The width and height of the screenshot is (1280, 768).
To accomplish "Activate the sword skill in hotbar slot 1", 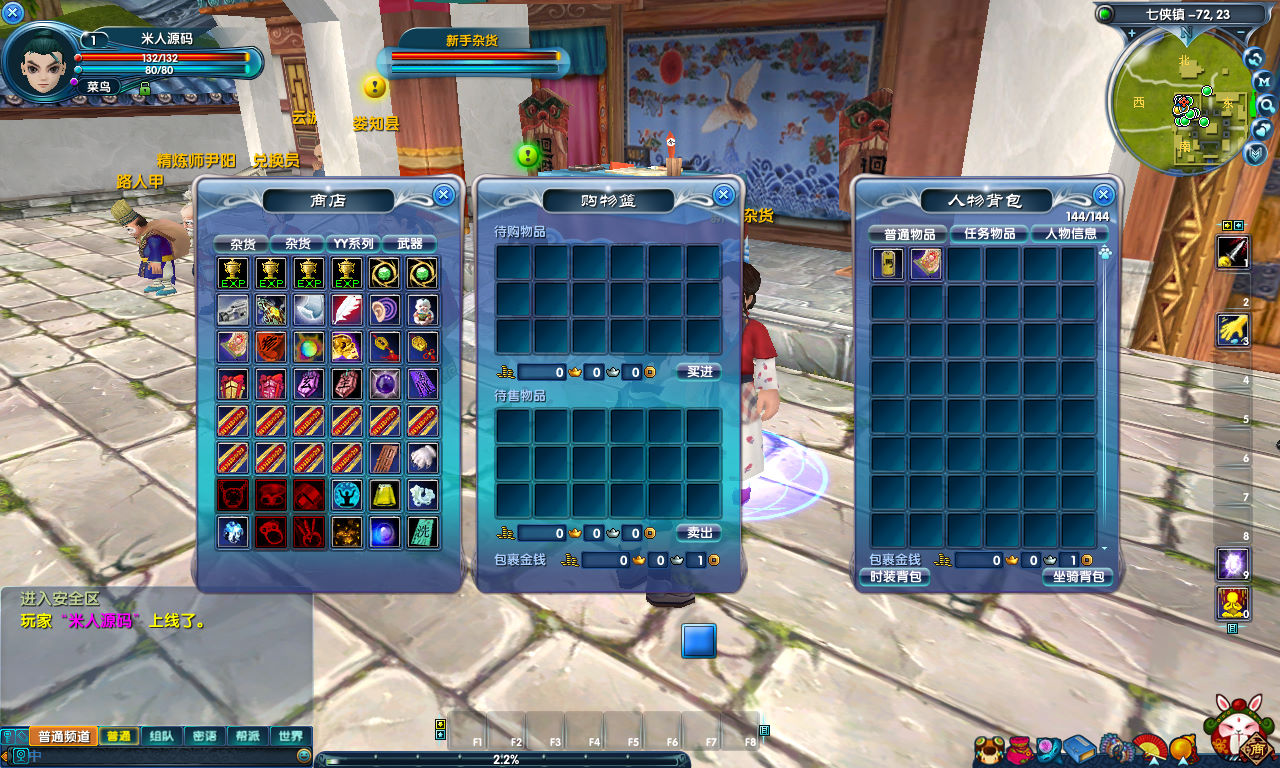I will click(x=1231, y=252).
